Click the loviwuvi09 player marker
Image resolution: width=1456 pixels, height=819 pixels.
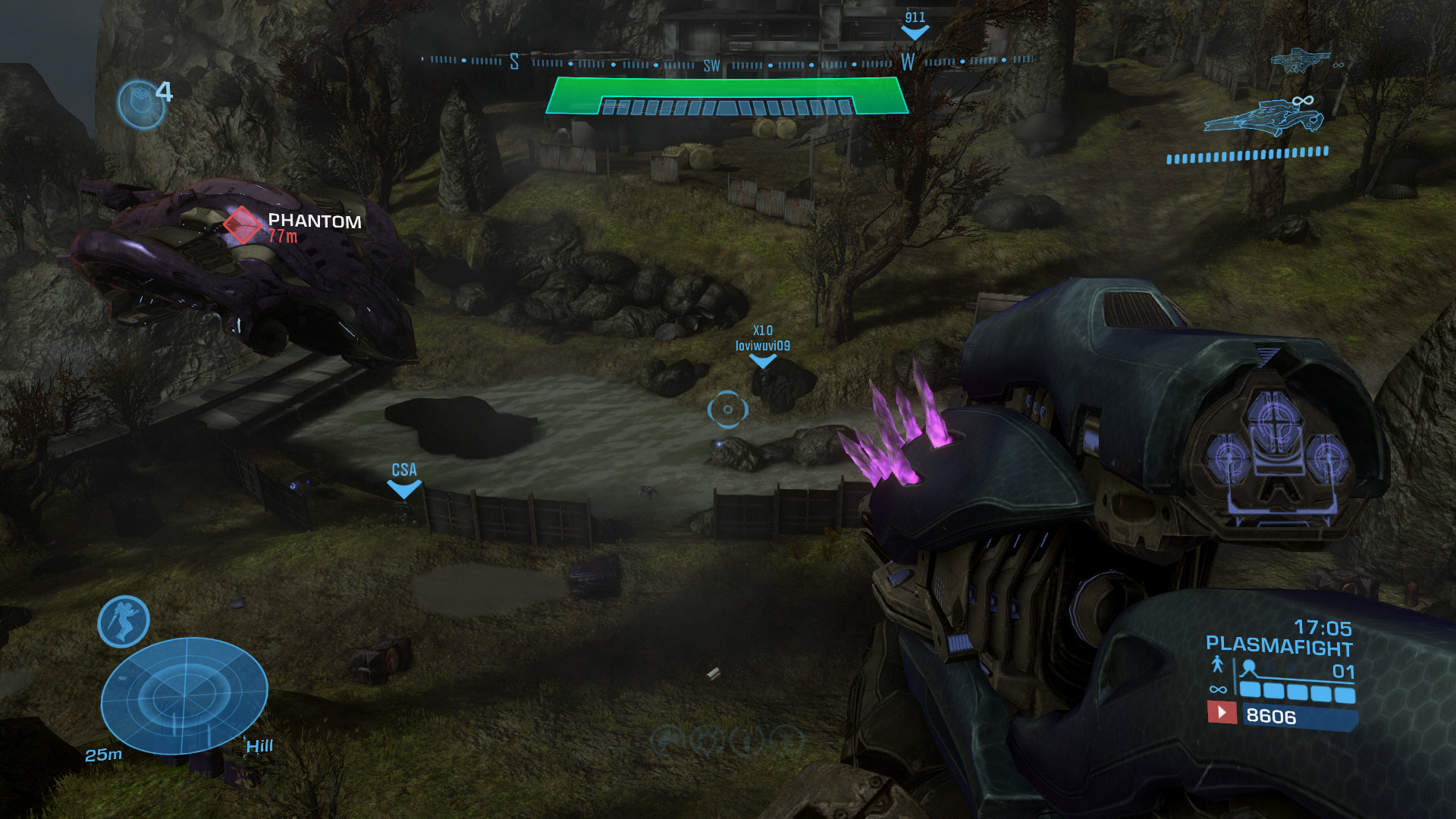(x=763, y=362)
